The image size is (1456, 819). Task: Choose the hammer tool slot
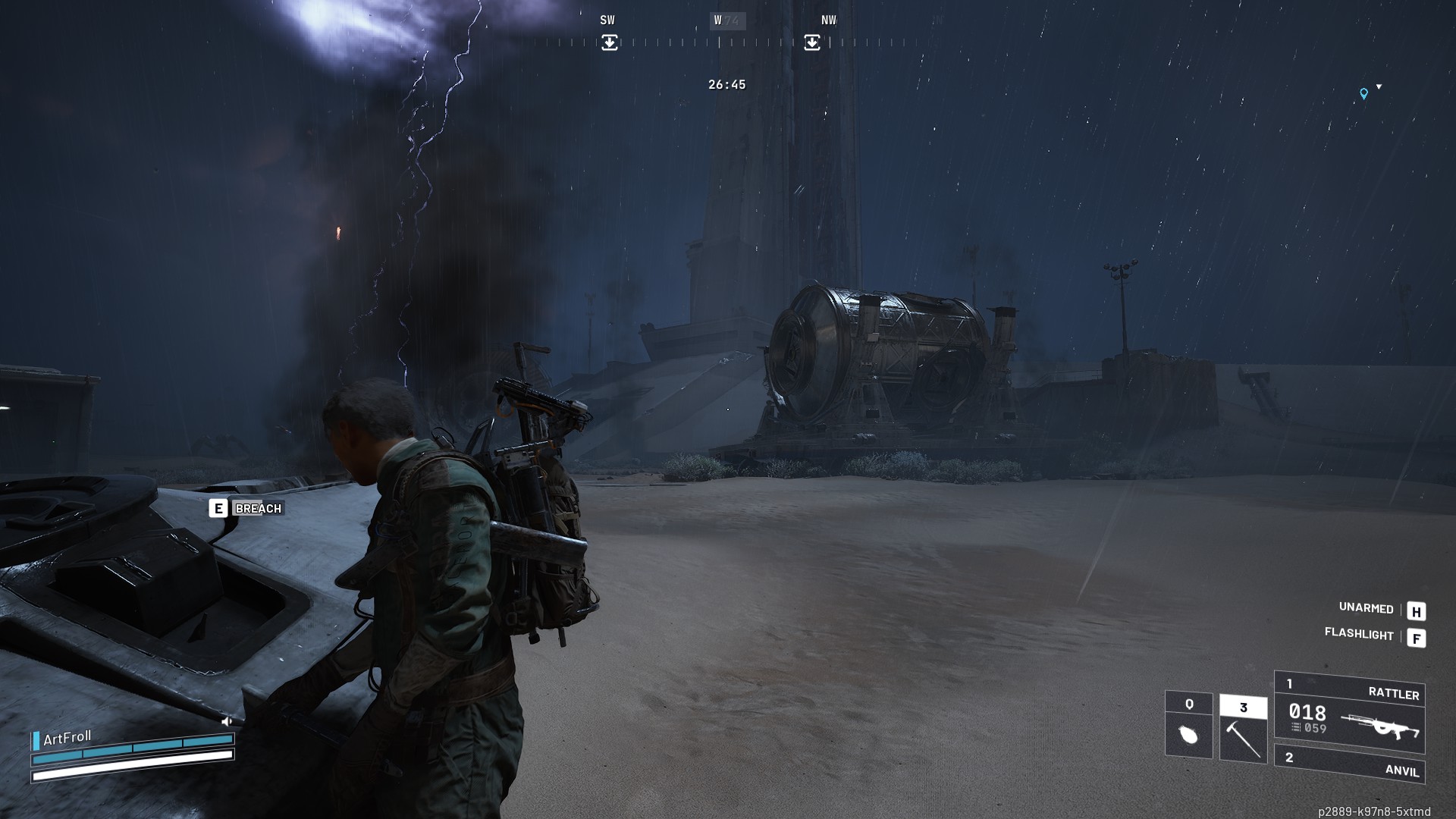point(1243,728)
